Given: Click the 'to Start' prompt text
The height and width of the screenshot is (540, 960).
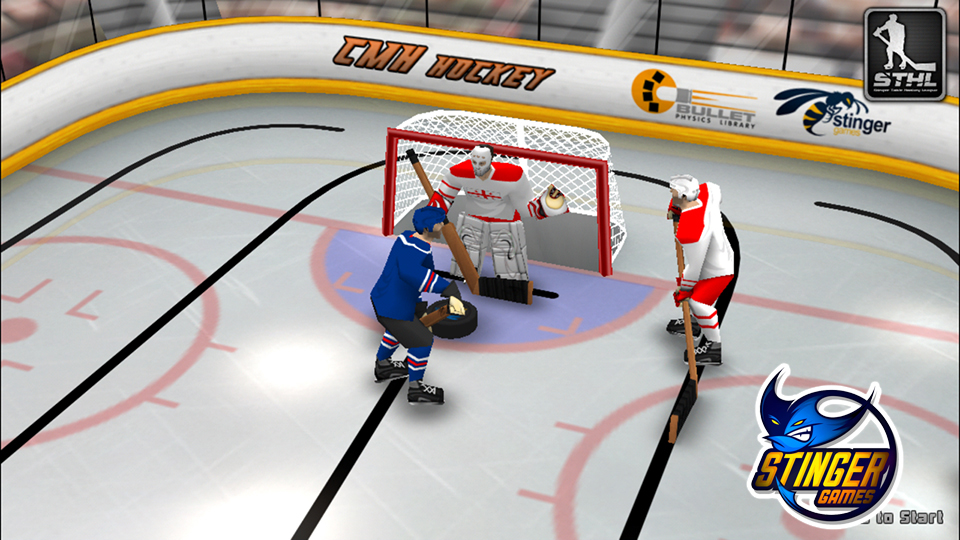Looking at the screenshot, I should click(x=909, y=517).
